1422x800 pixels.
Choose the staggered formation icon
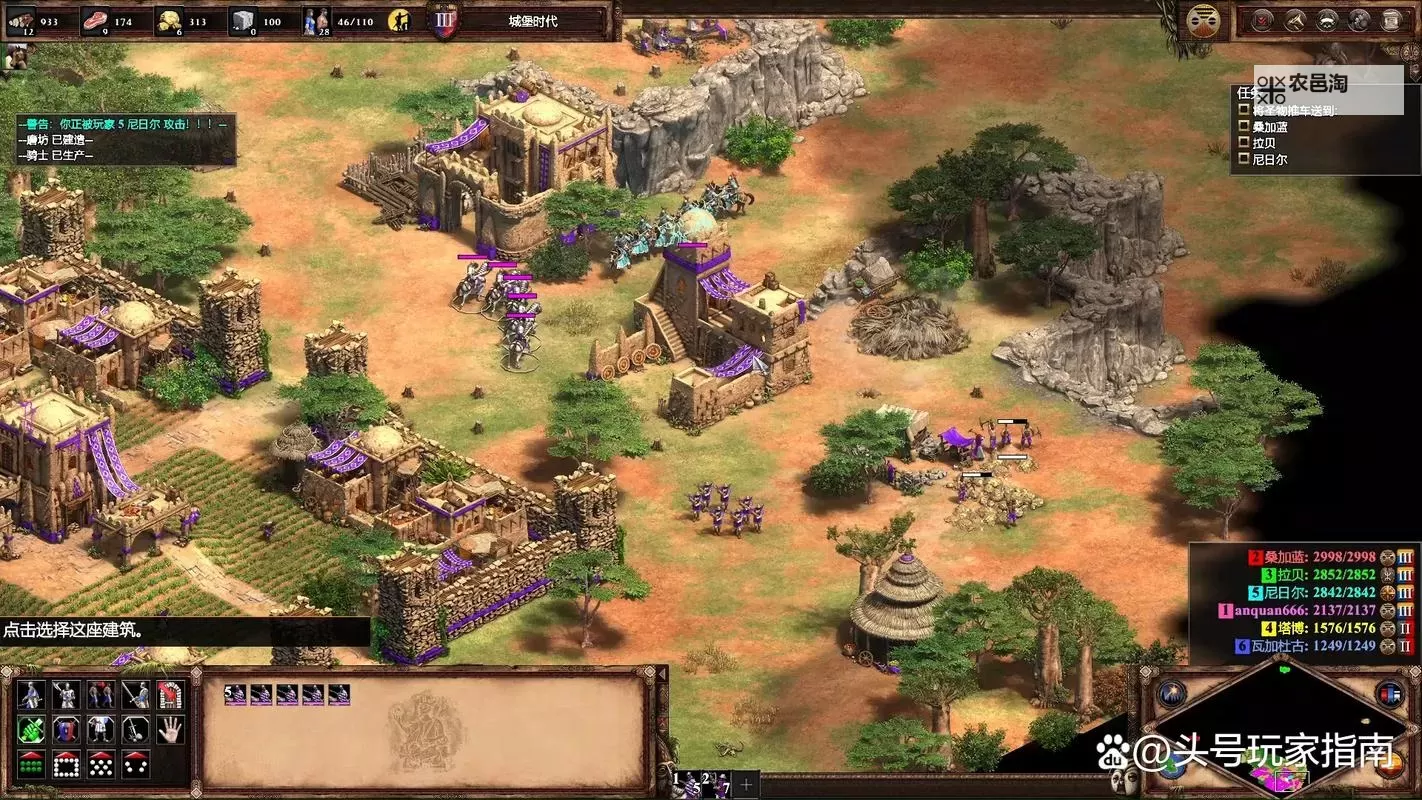click(x=102, y=765)
